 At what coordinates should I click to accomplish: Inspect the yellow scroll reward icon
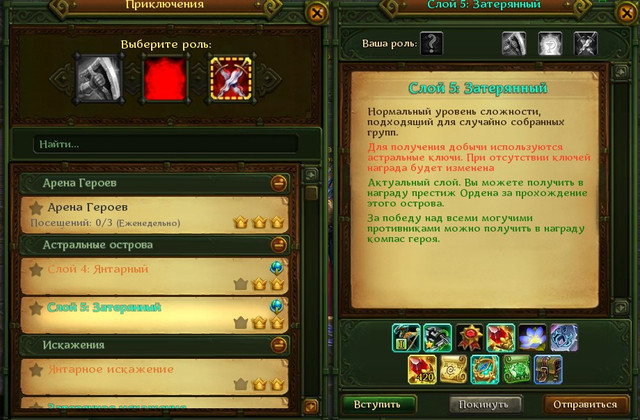click(x=453, y=370)
